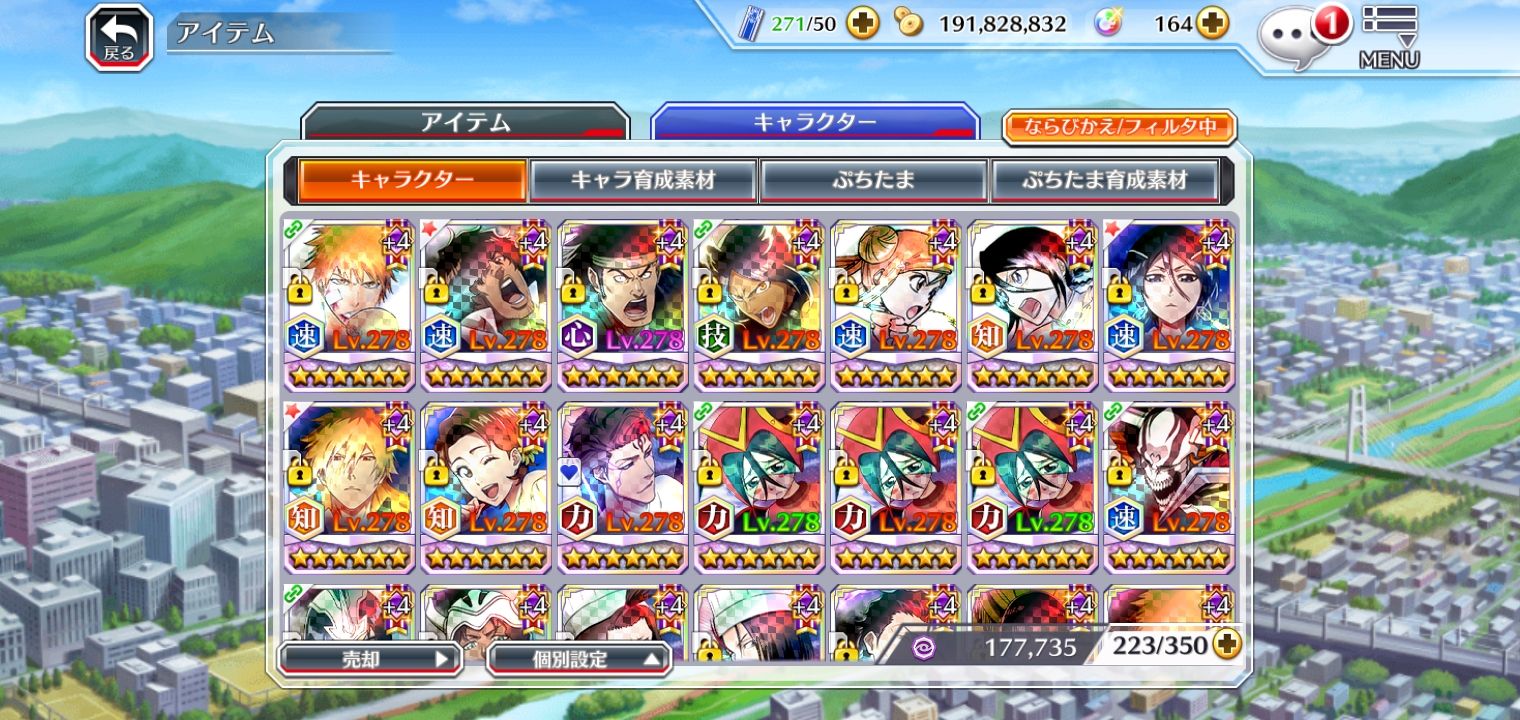This screenshot has height=720, width=1520.
Task: Select the upper キャラクター tab
Action: coord(814,123)
